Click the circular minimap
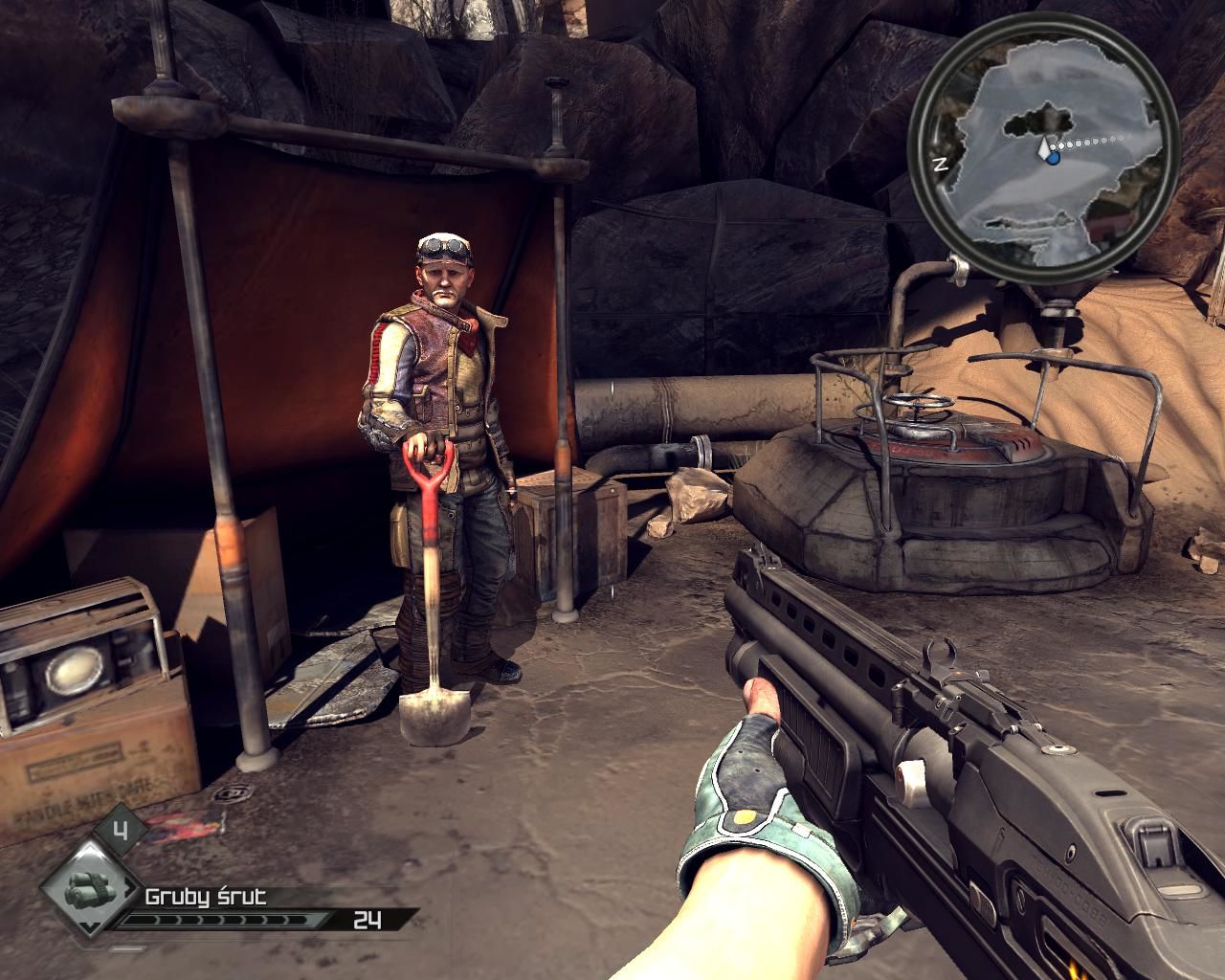 [1043, 157]
